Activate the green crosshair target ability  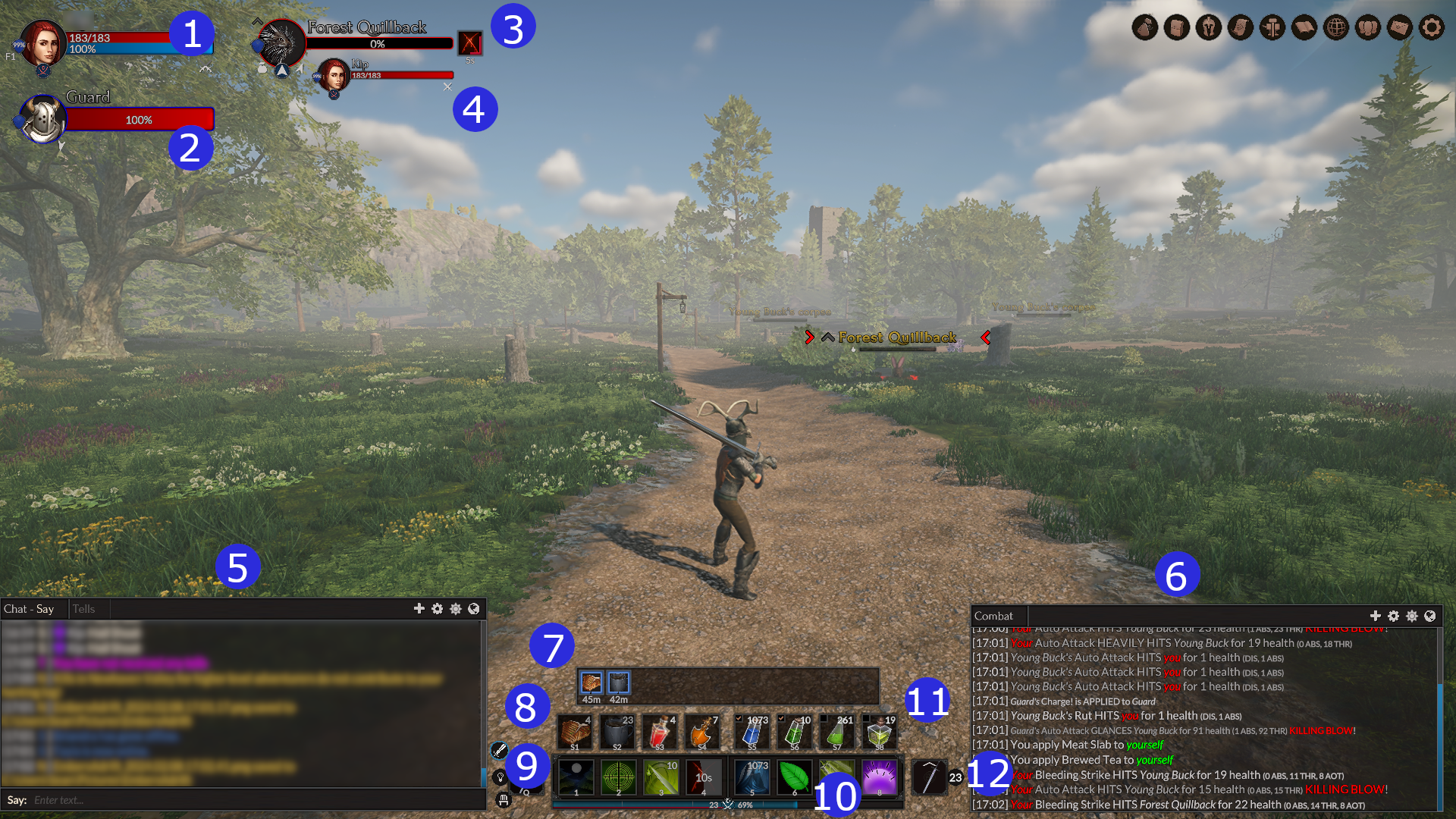[618, 777]
